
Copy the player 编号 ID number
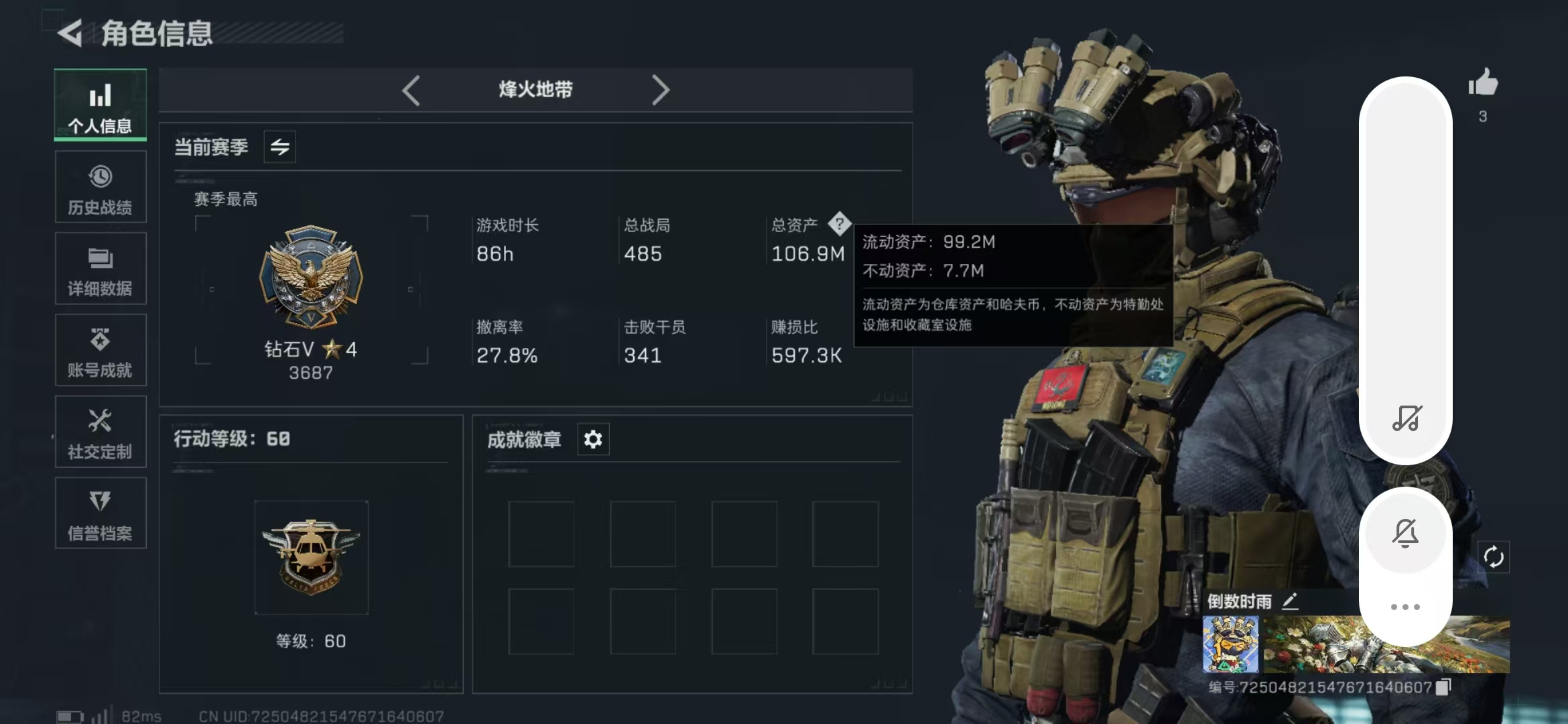1444,686
